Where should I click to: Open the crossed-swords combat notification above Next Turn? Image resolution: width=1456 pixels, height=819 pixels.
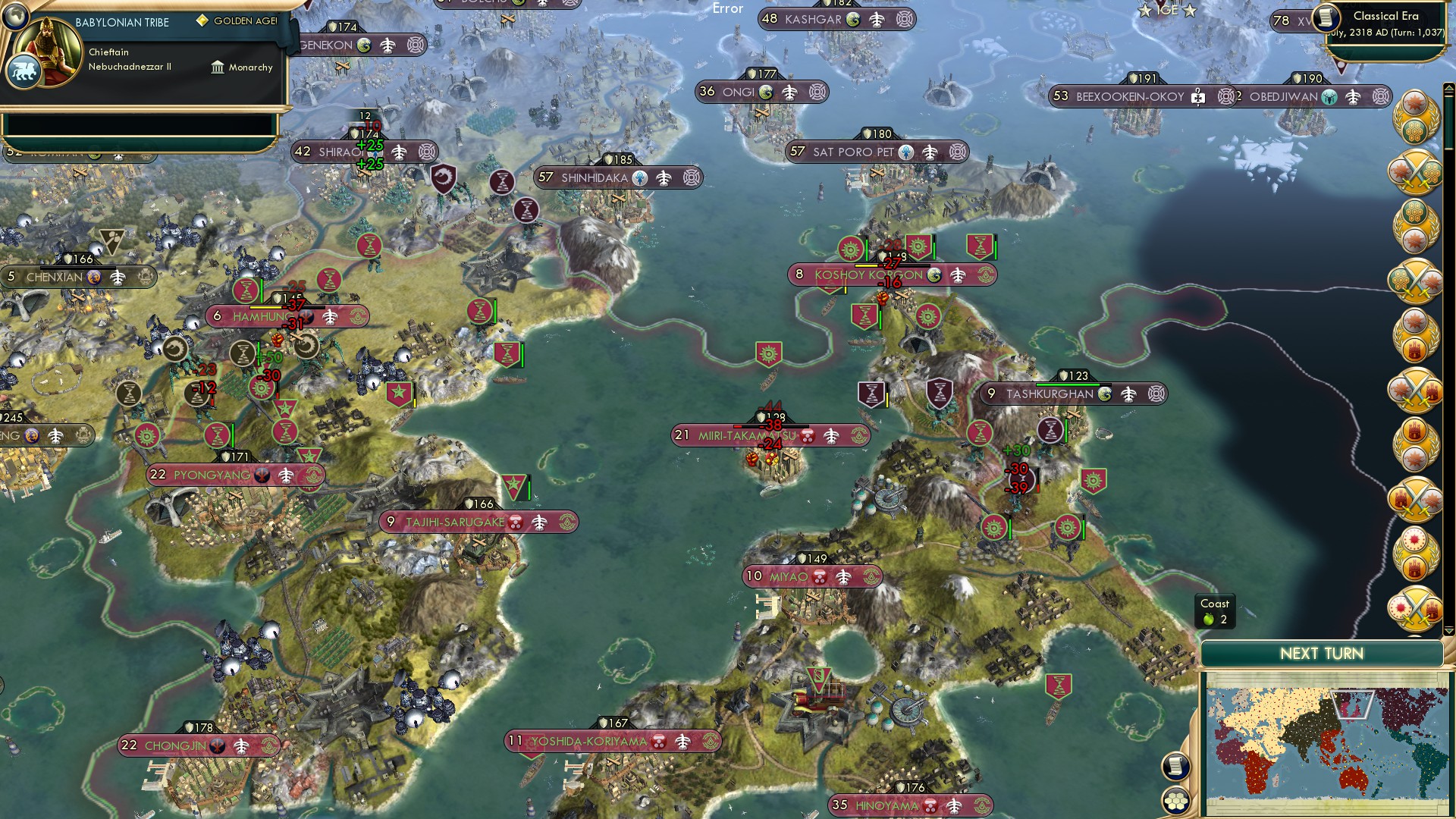(x=1416, y=607)
